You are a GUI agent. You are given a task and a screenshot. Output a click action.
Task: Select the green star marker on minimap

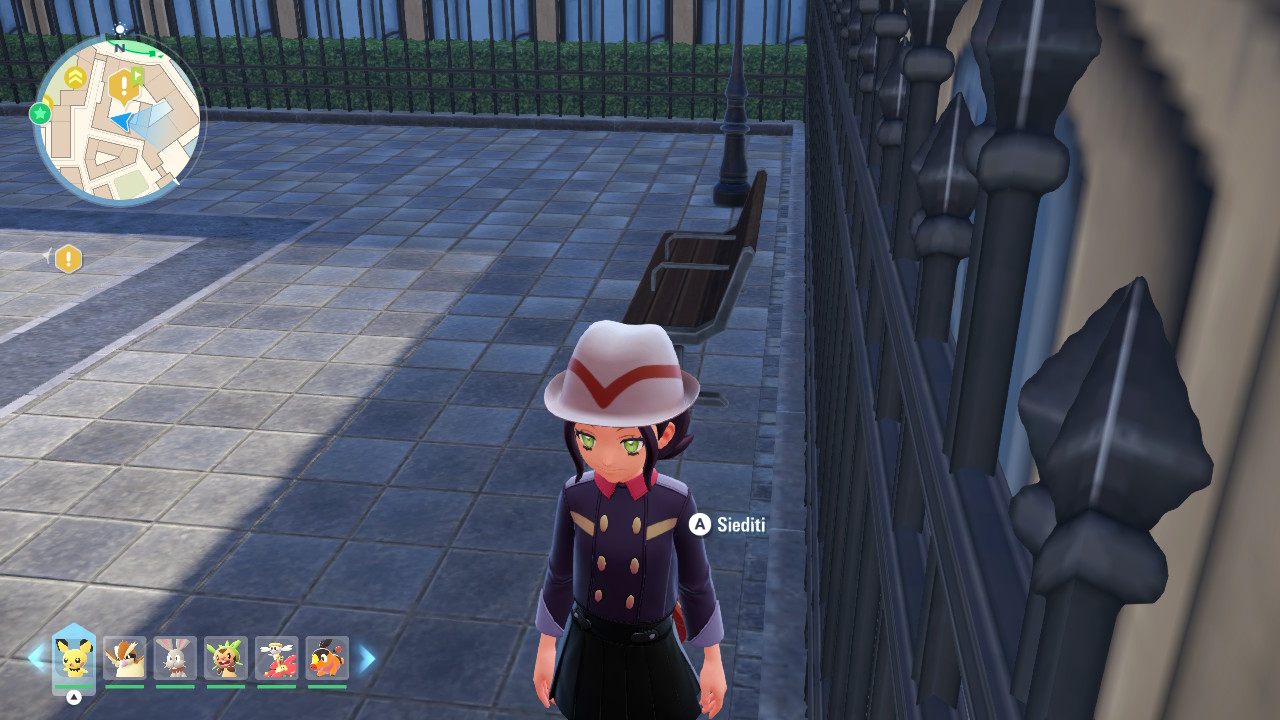pyautogui.click(x=41, y=113)
